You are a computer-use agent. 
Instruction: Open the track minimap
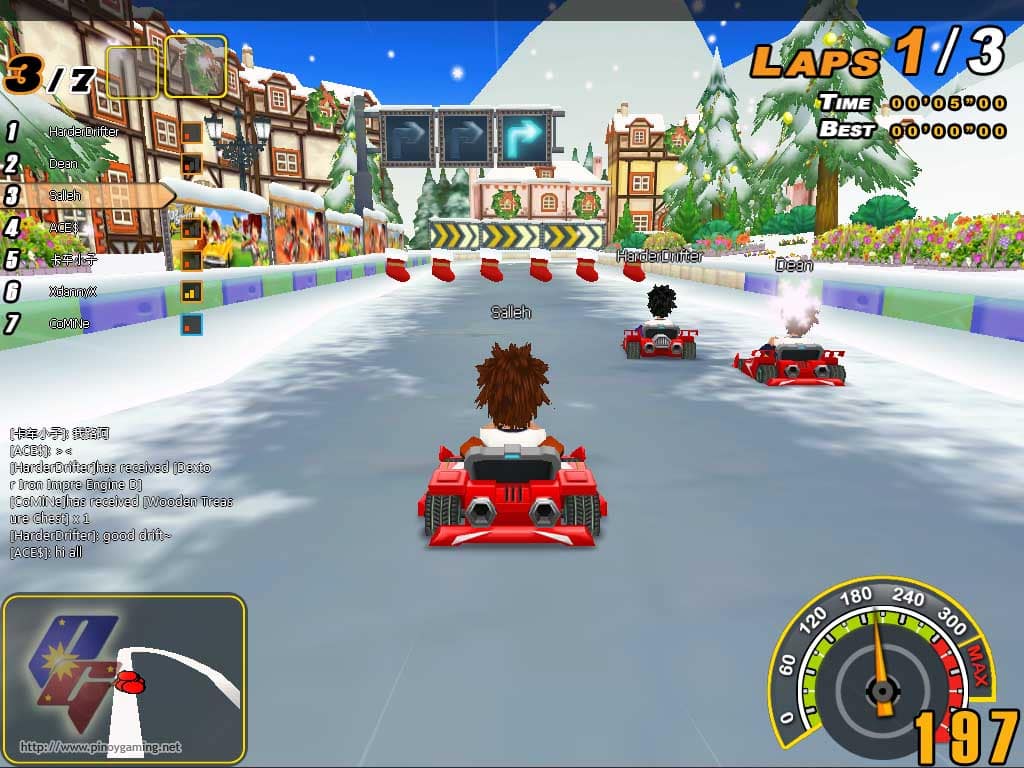pos(124,676)
